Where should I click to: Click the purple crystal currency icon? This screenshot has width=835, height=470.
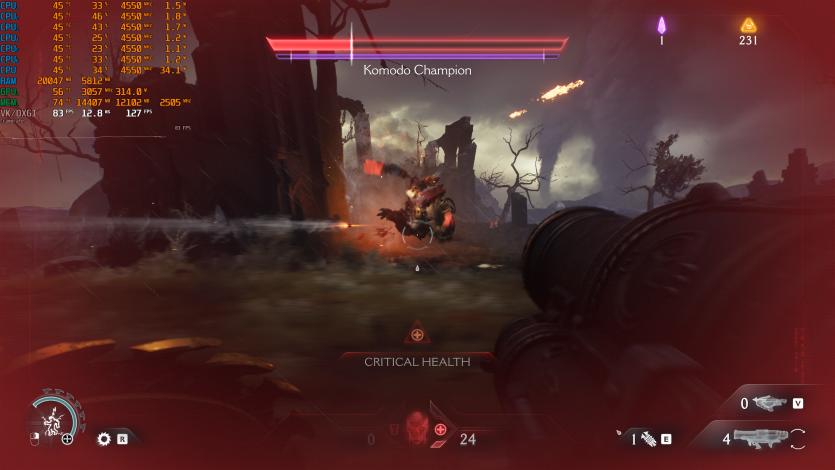[x=661, y=25]
